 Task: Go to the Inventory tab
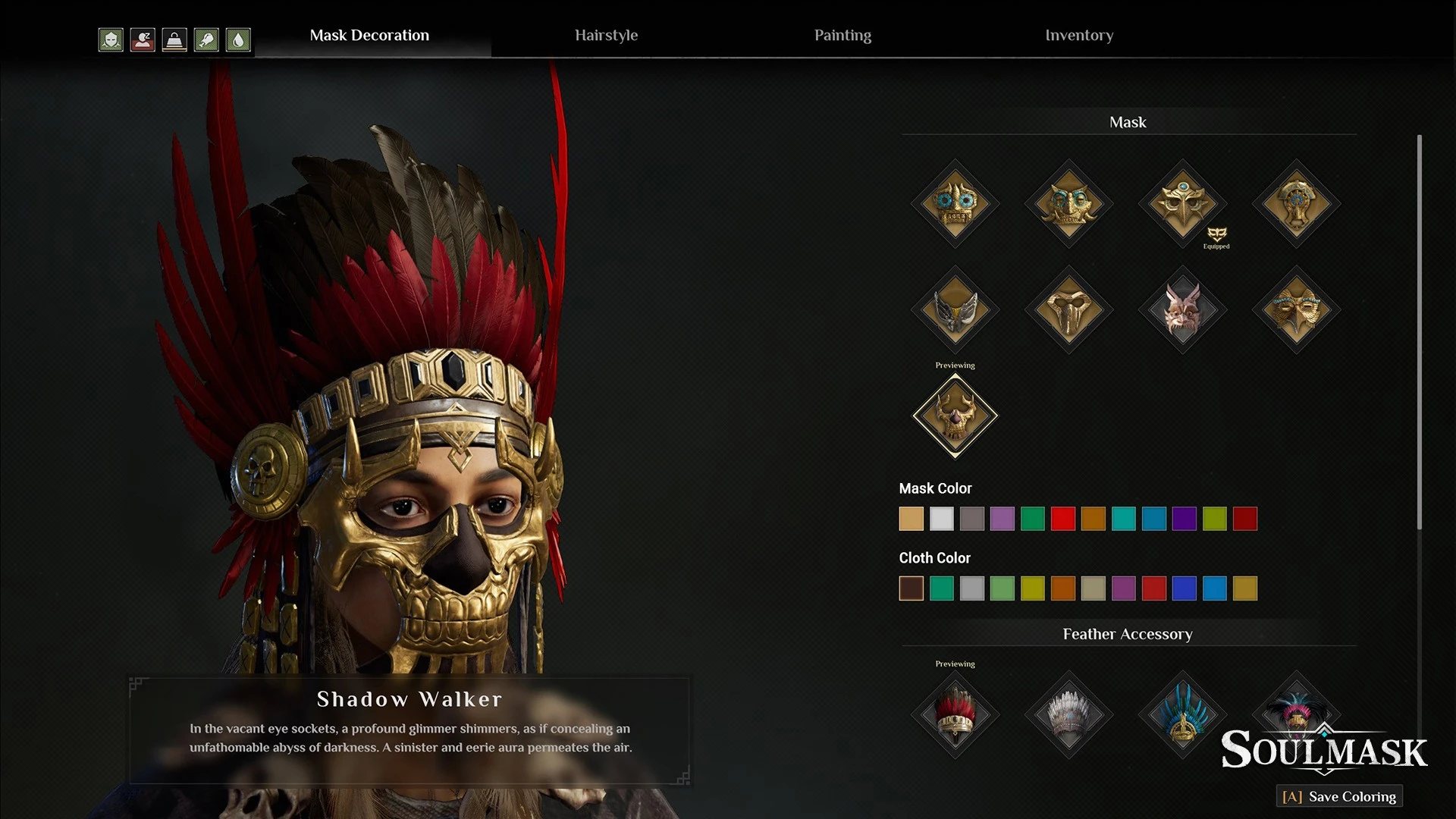point(1079,36)
